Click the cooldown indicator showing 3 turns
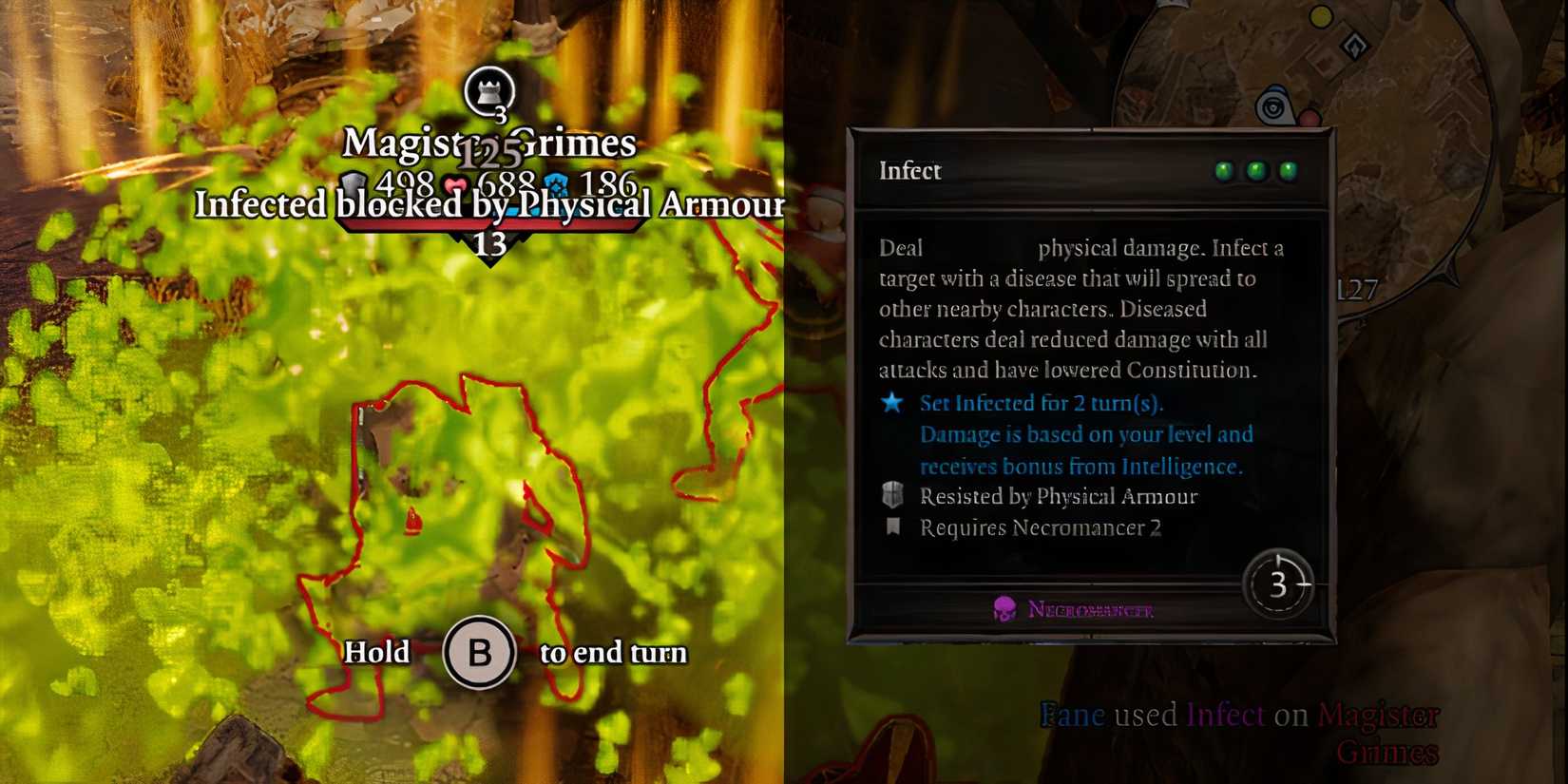 pos(1277,584)
